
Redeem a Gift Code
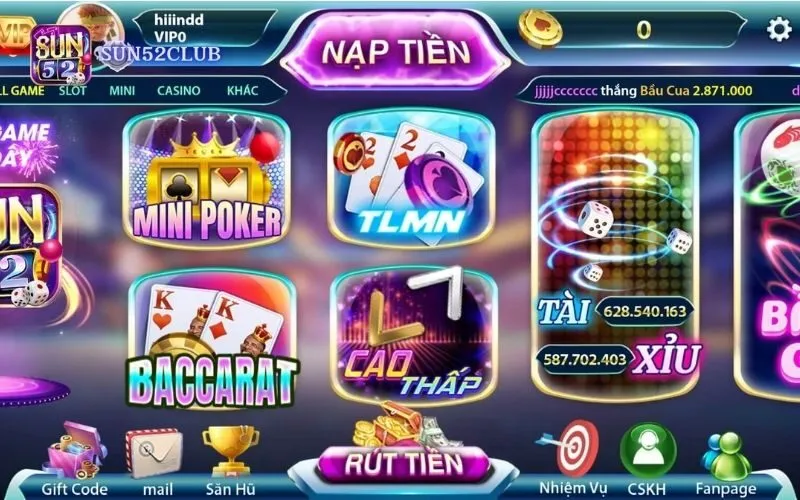75,460
